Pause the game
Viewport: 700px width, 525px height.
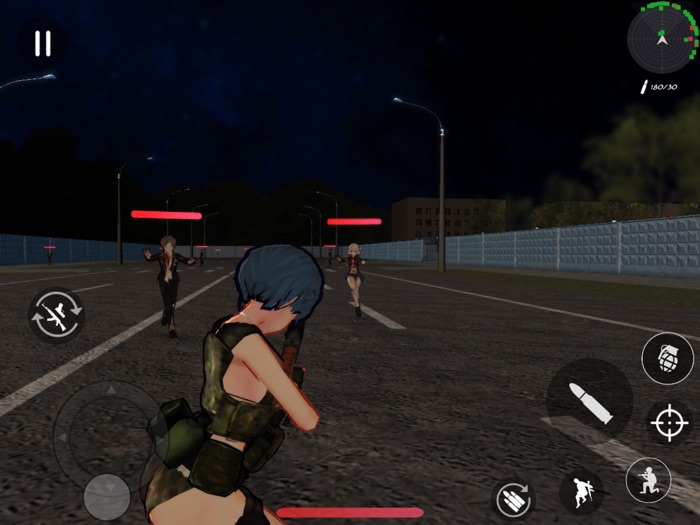(42, 43)
